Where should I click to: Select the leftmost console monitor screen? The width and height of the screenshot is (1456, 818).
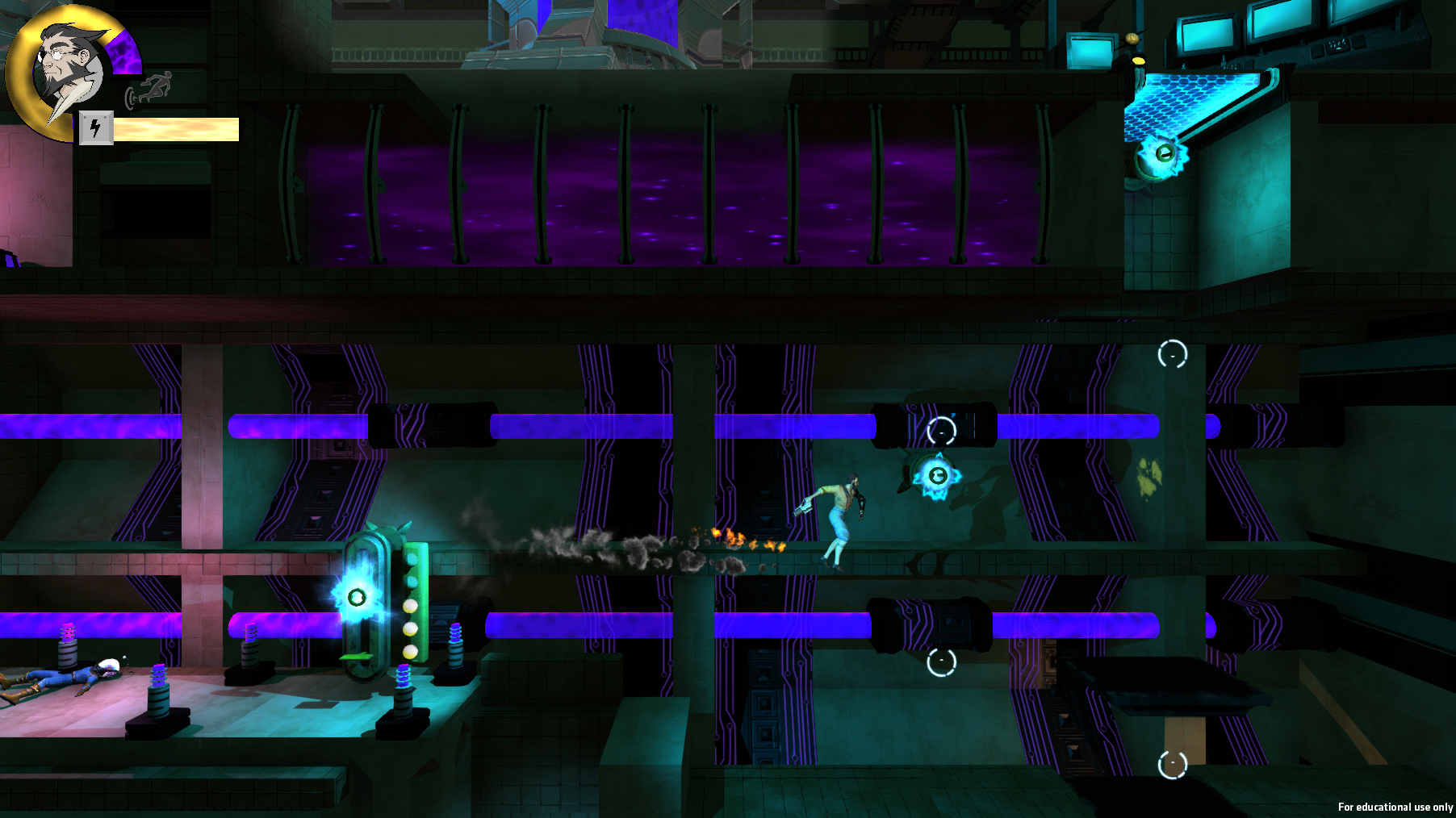(1090, 52)
